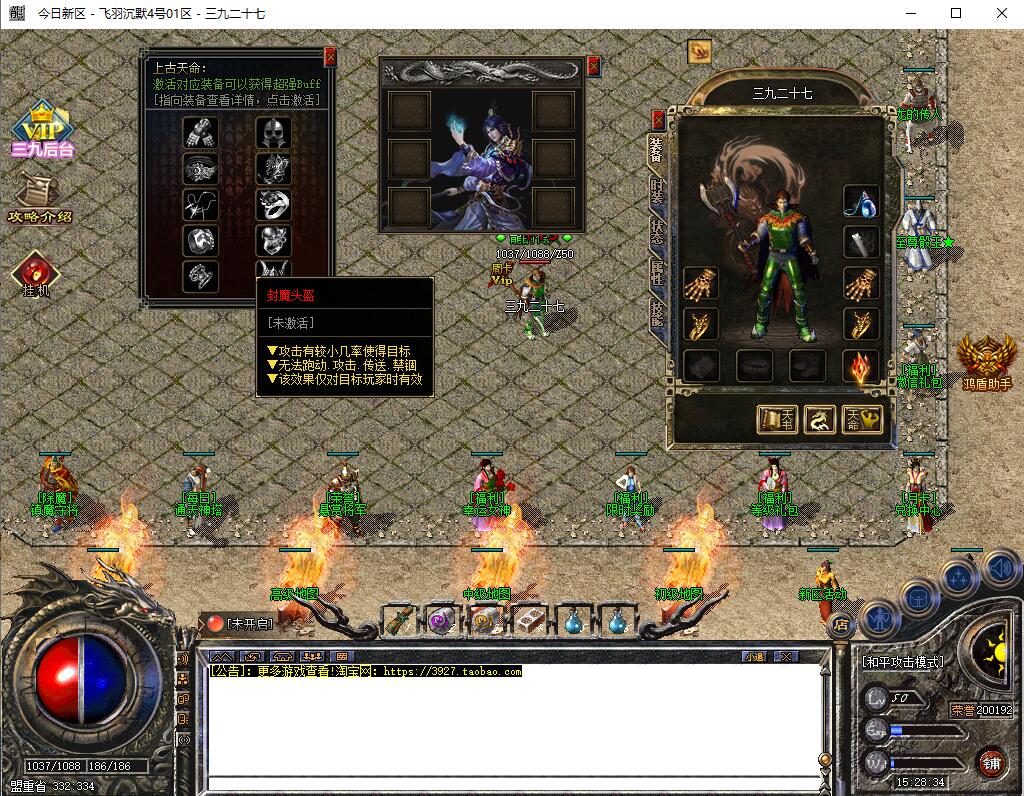The width and height of the screenshot is (1024, 796).
Task: Select the equipped blue necklace slot
Action: click(x=861, y=201)
